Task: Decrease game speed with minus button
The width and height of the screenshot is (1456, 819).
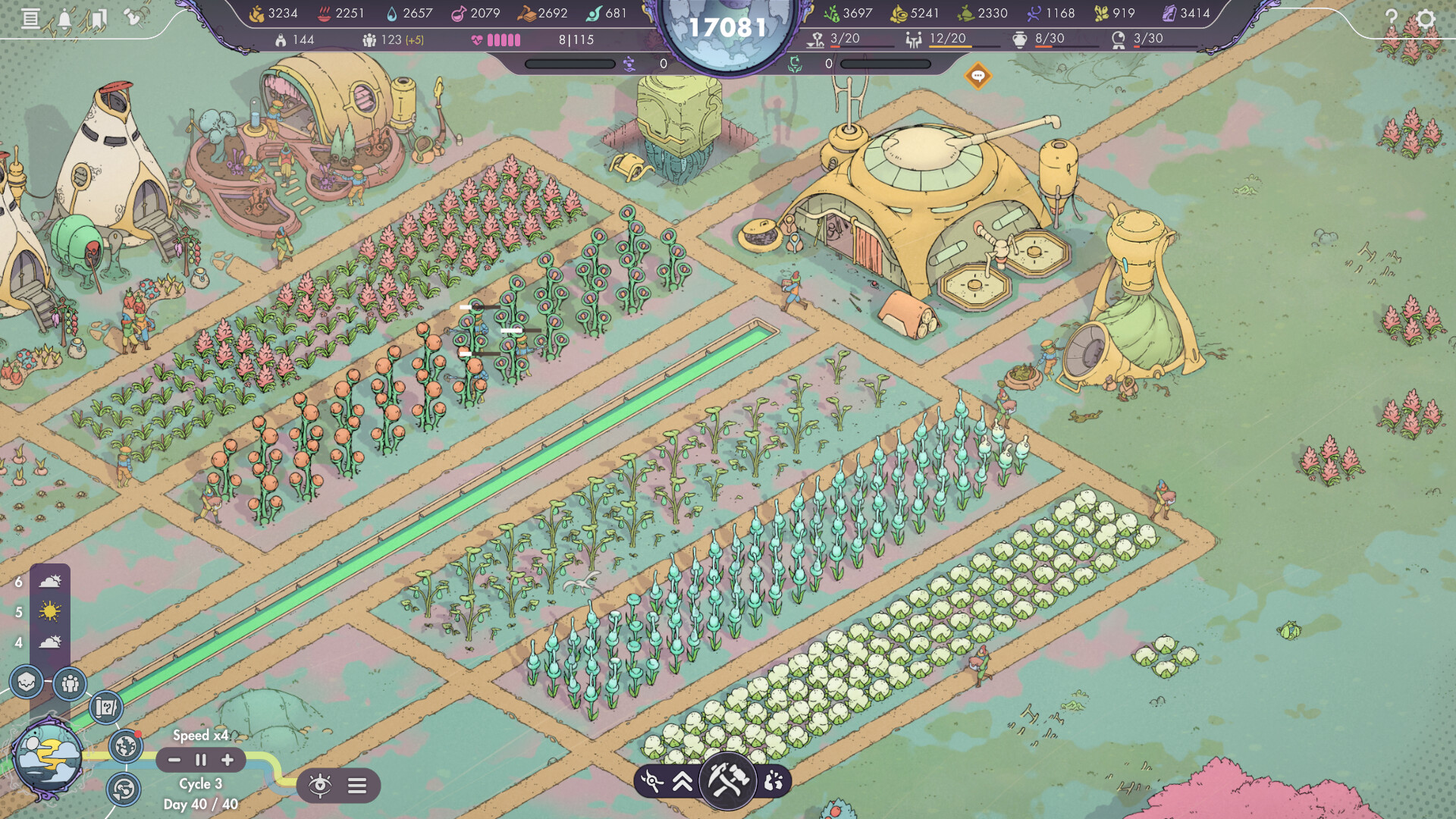Action: pos(176,761)
